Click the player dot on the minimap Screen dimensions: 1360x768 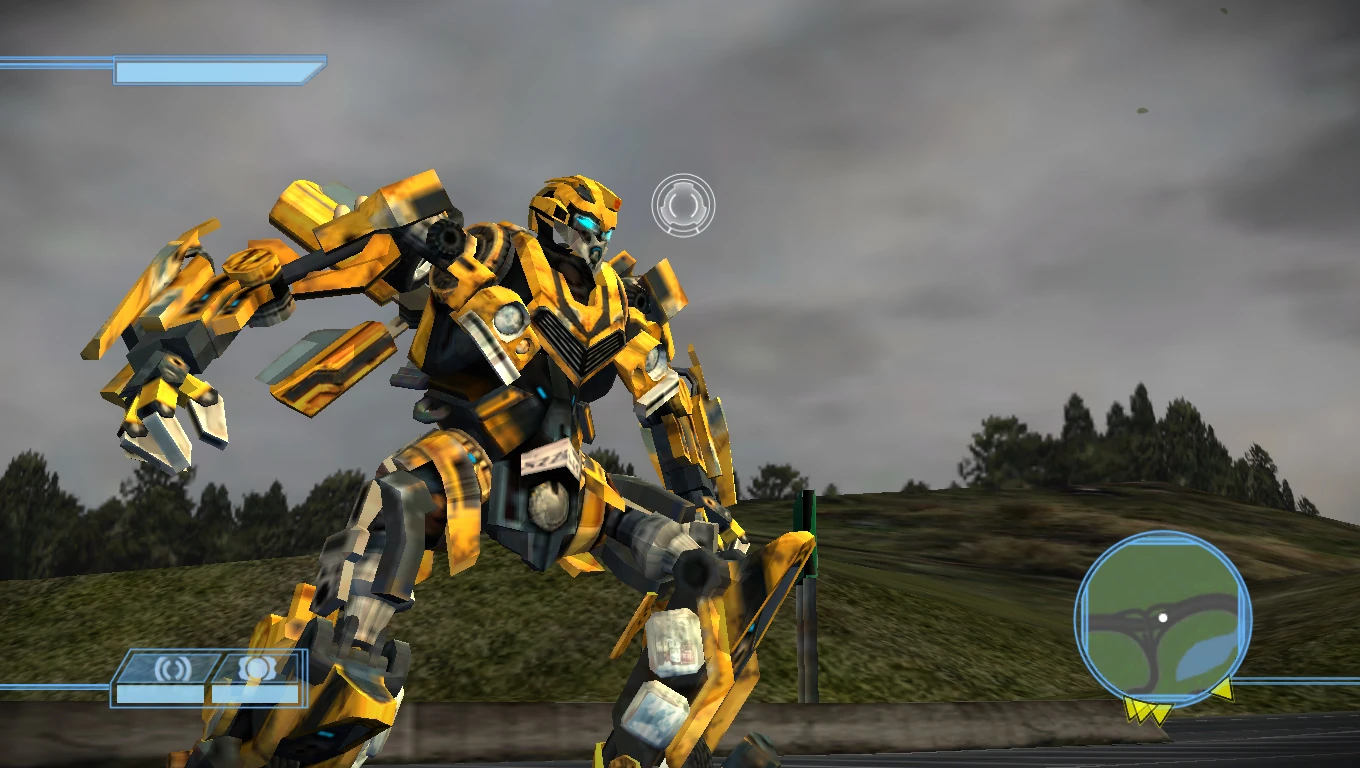[x=1164, y=617]
